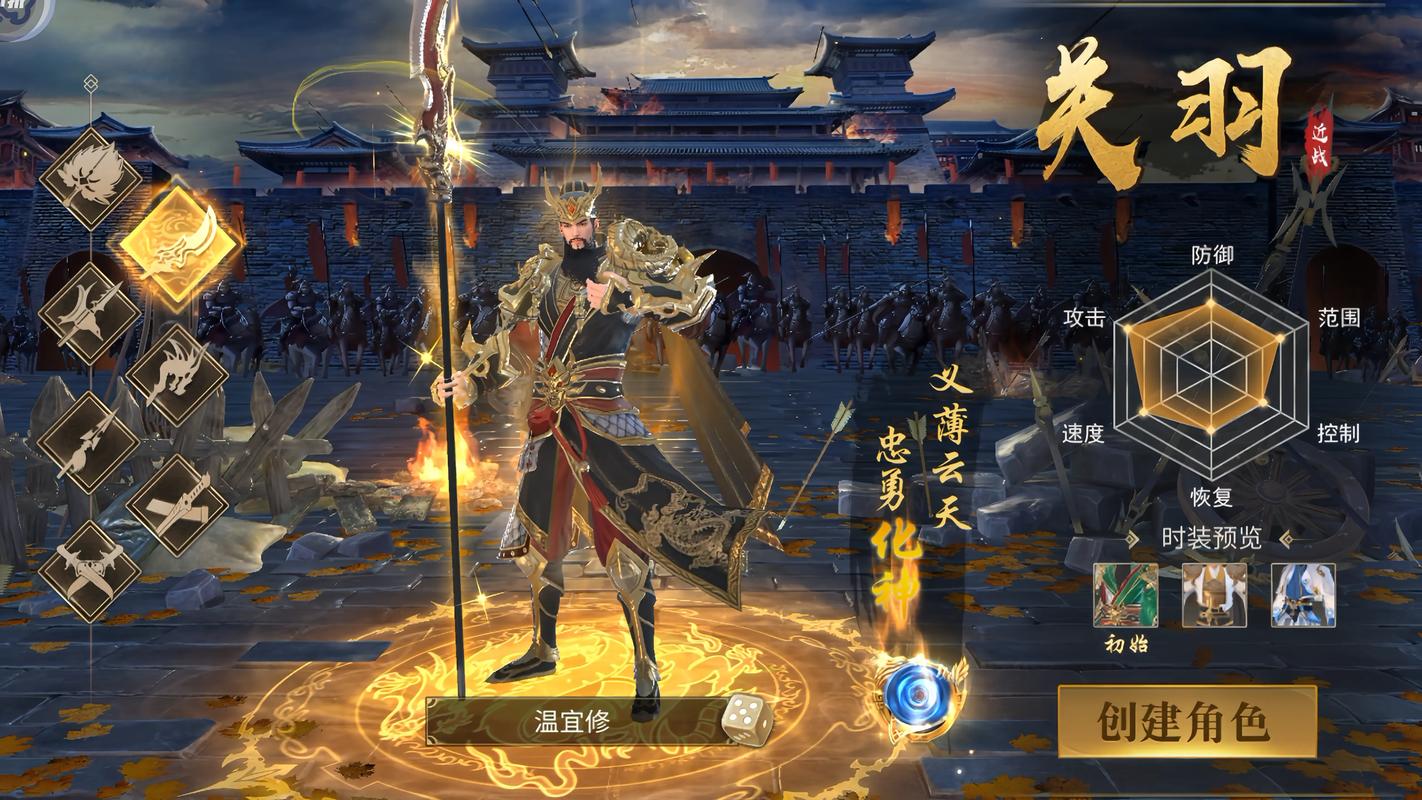Select the 初始 default outfit

click(x=1126, y=596)
